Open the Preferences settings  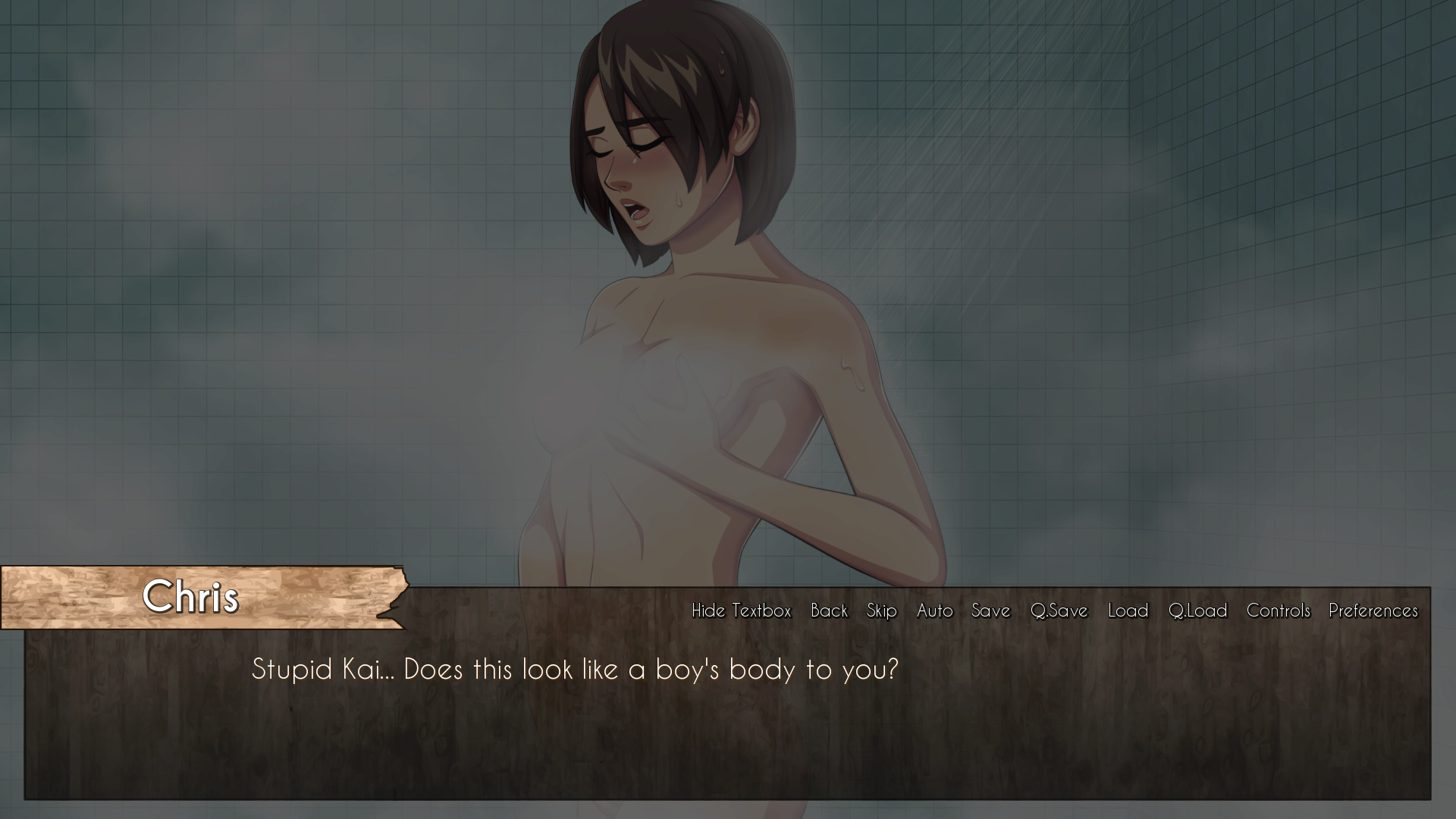(1373, 610)
